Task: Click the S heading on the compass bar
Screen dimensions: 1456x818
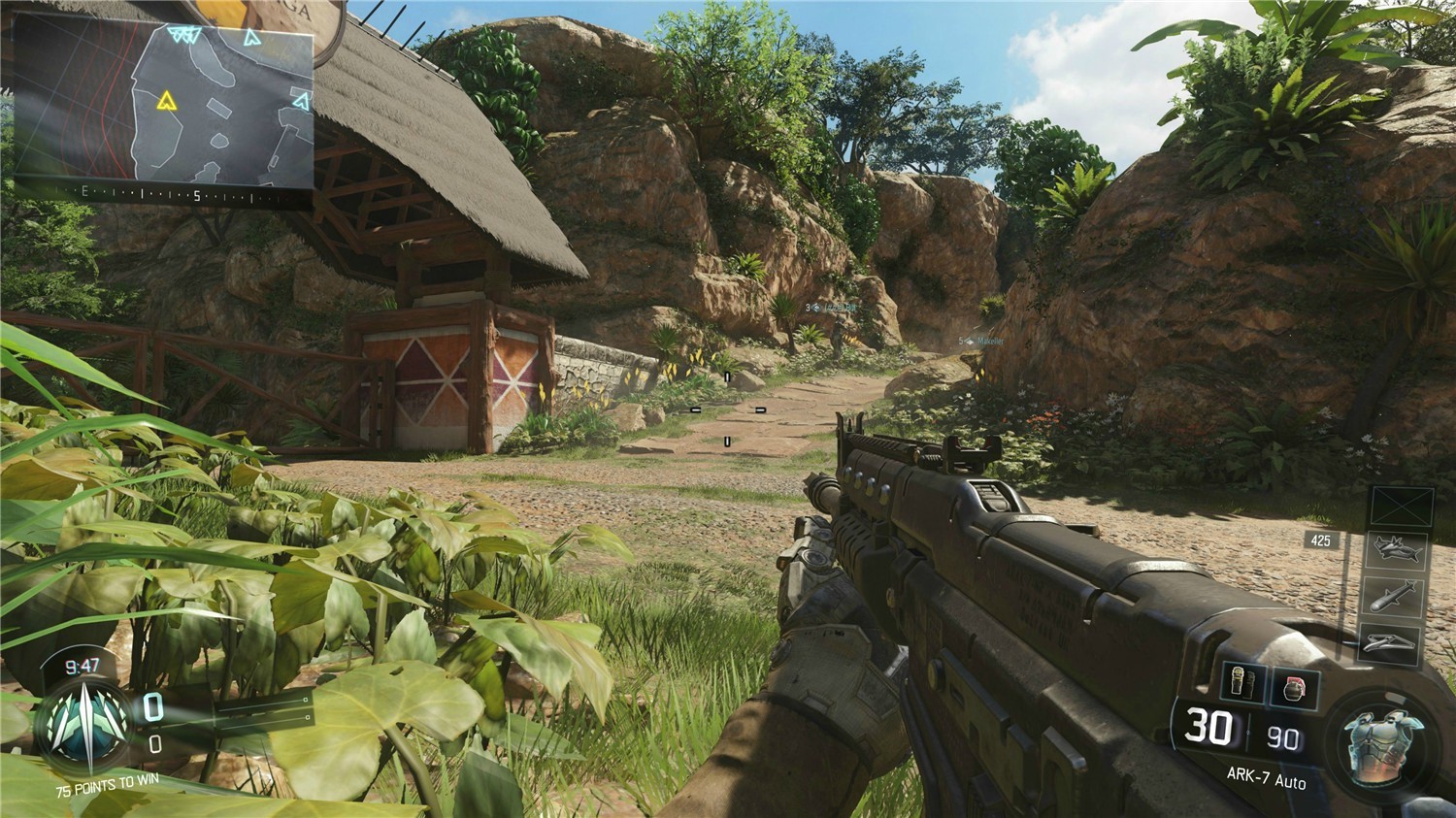Action: point(196,197)
